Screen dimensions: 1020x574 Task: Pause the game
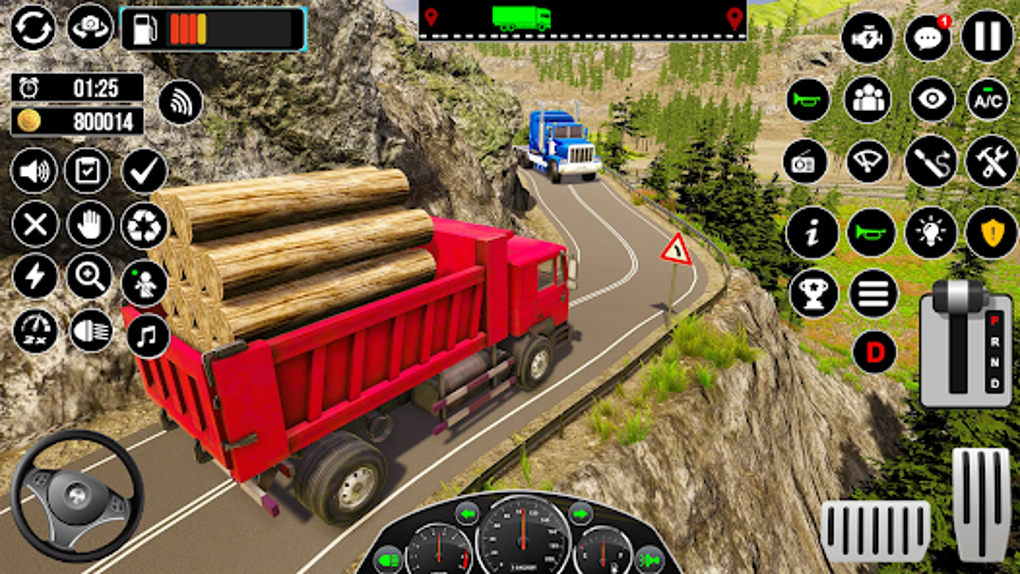click(987, 37)
